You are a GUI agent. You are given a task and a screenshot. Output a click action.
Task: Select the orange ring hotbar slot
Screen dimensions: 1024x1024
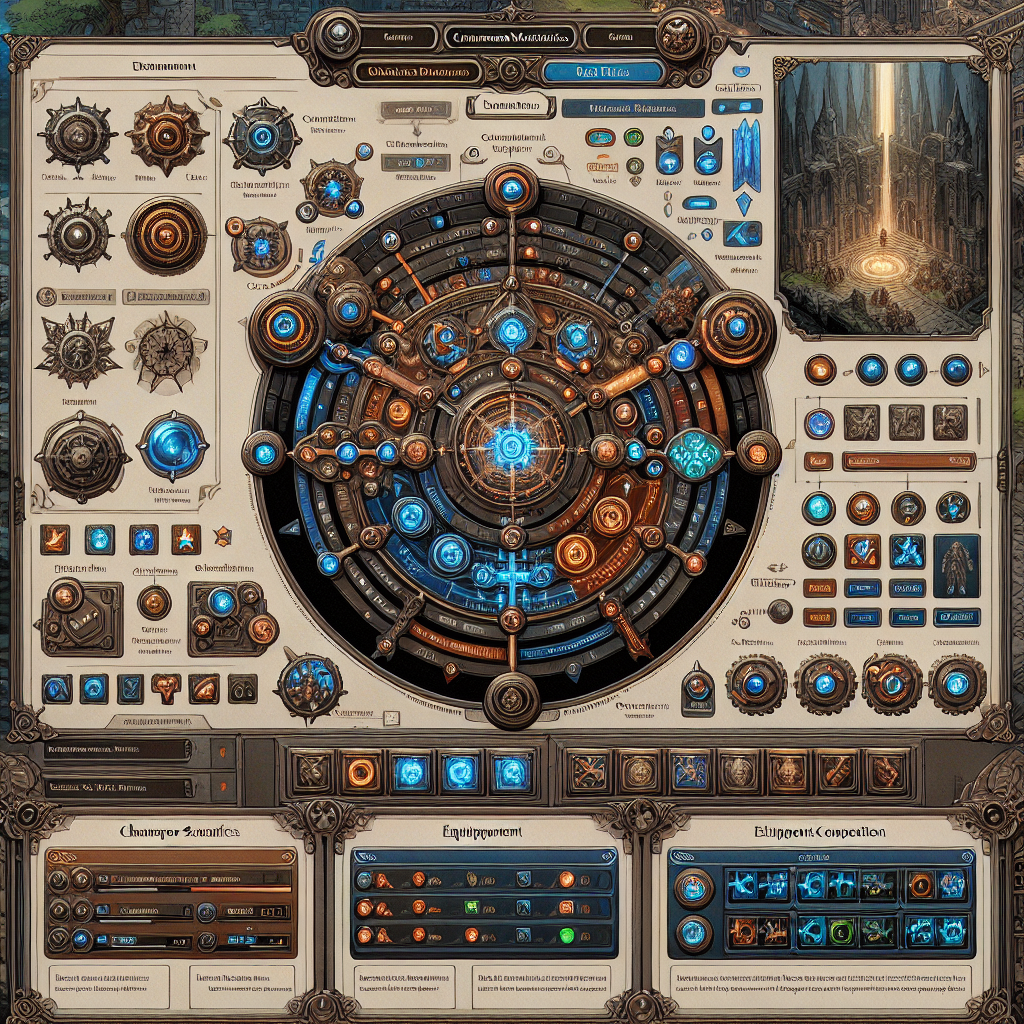click(x=359, y=771)
